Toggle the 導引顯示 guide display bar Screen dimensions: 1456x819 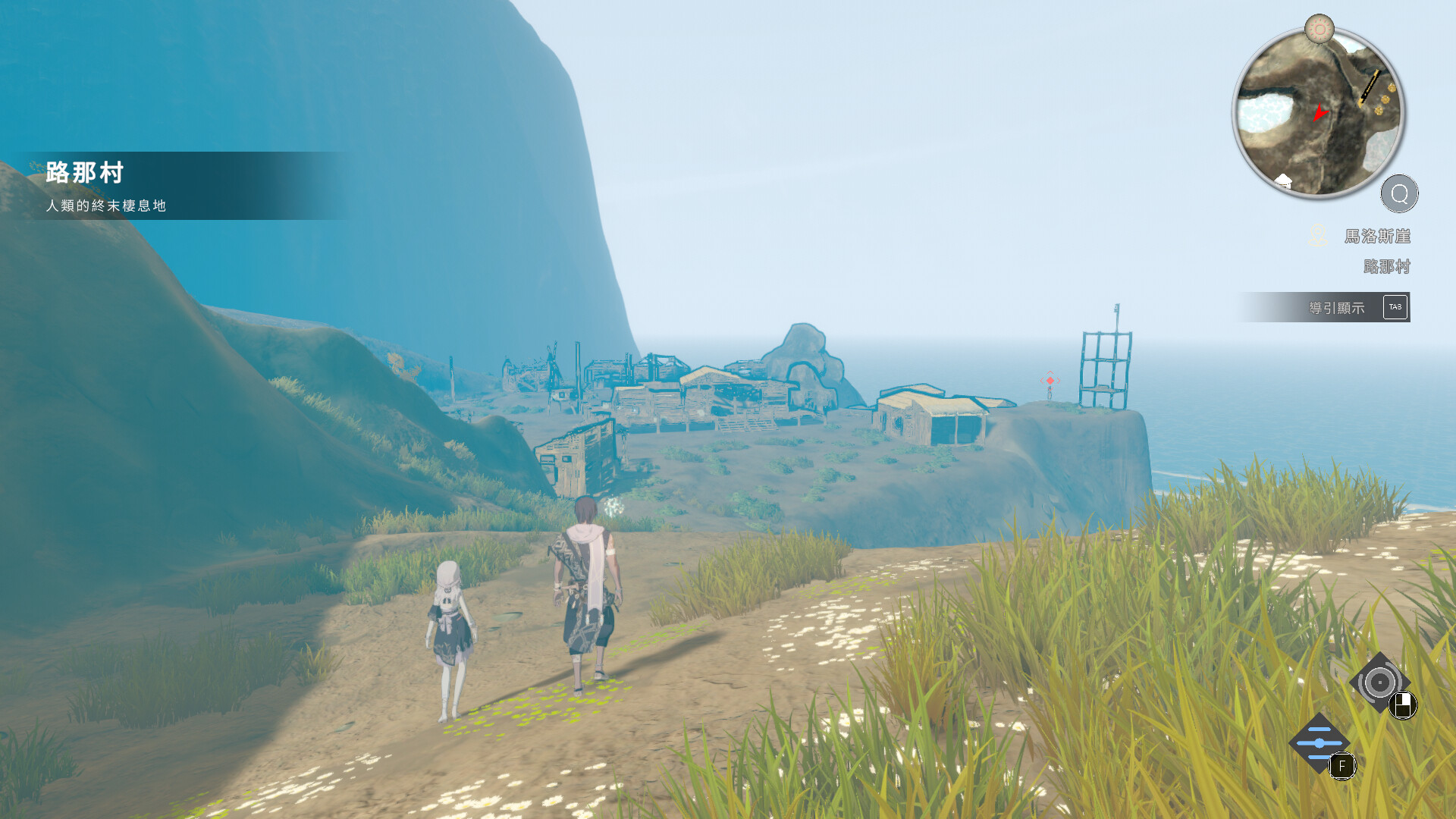tap(1325, 307)
